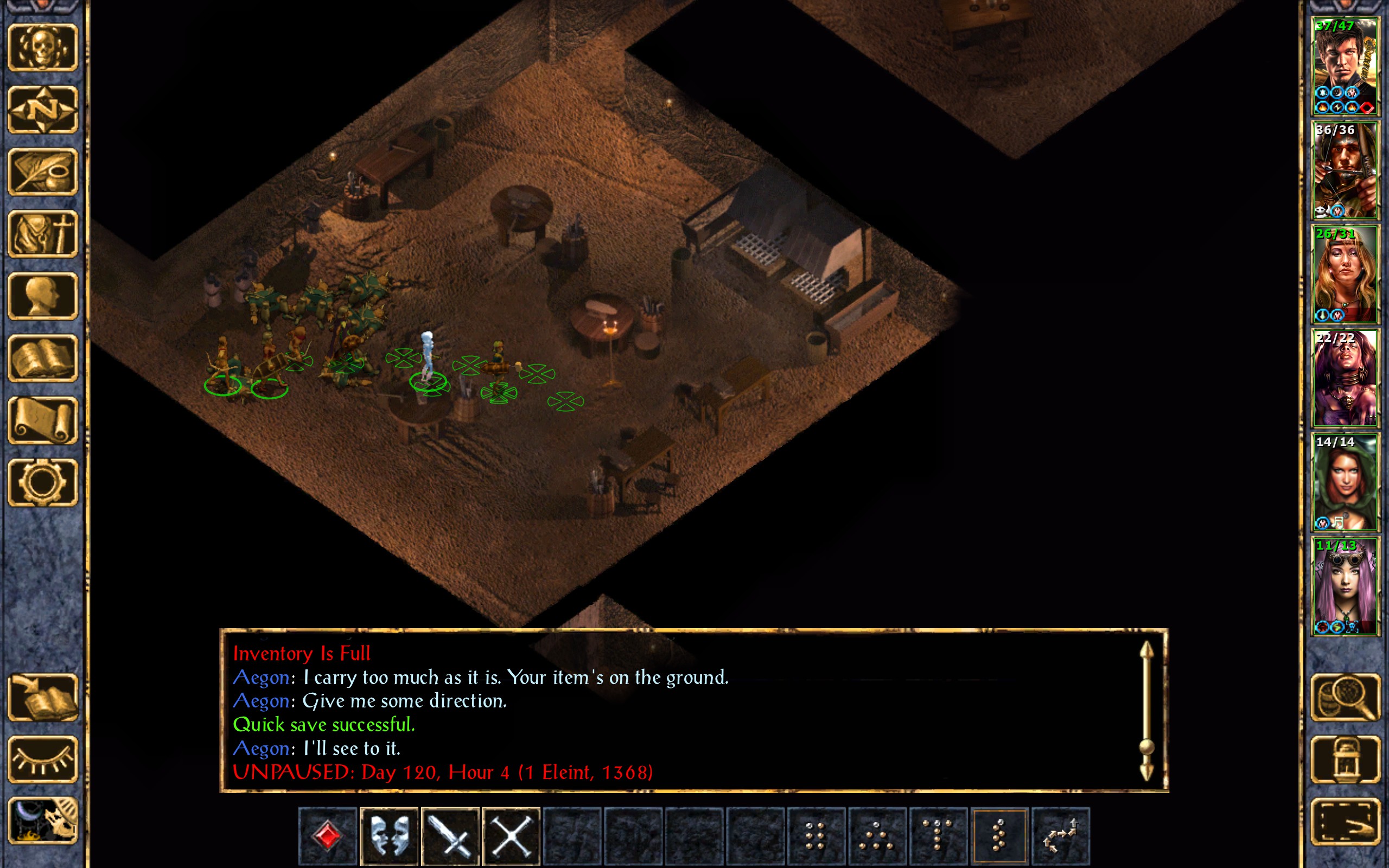Open the journal quill icon
The width and height of the screenshot is (1389, 868).
click(x=42, y=171)
